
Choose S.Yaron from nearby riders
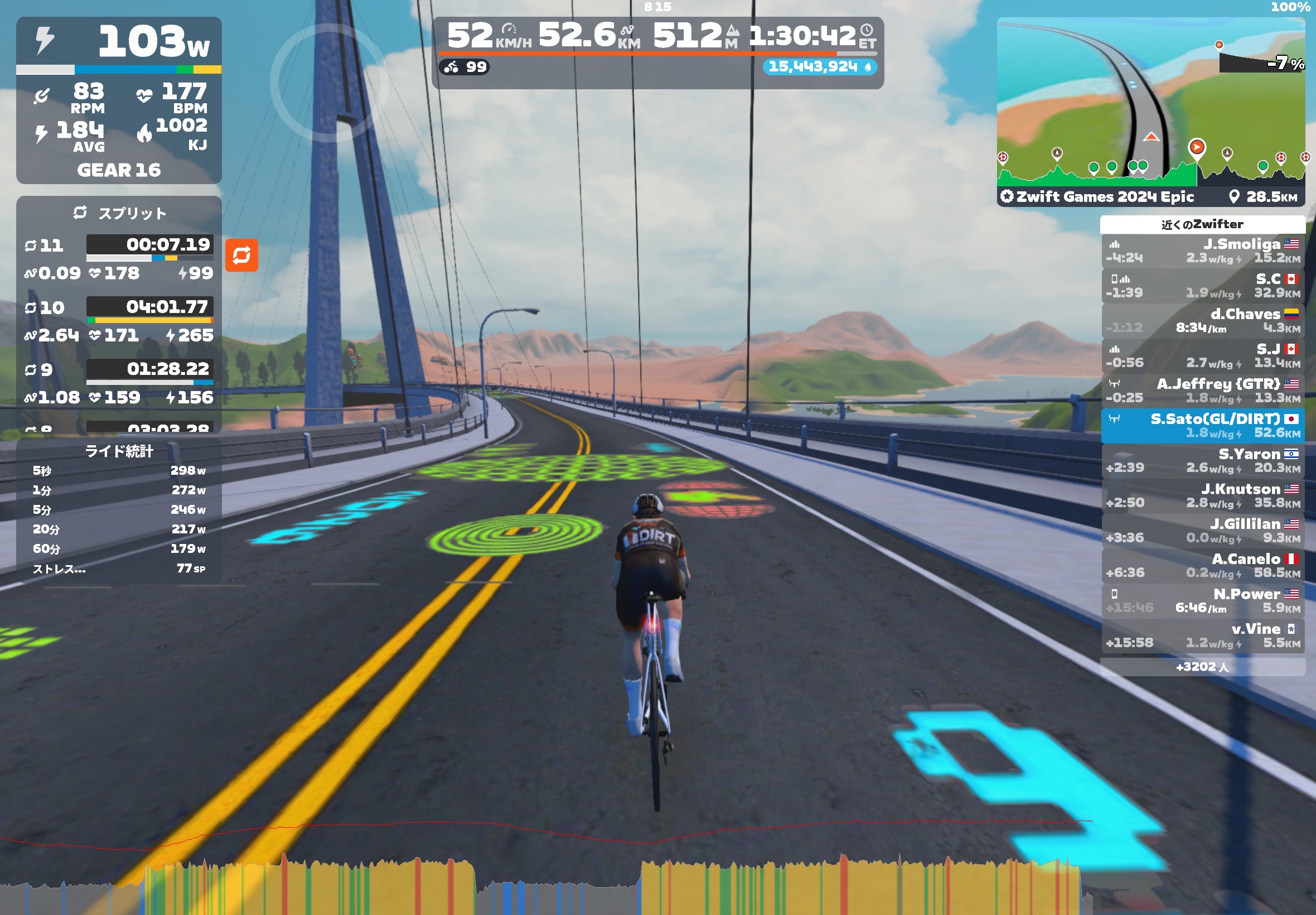[x=1203, y=461]
